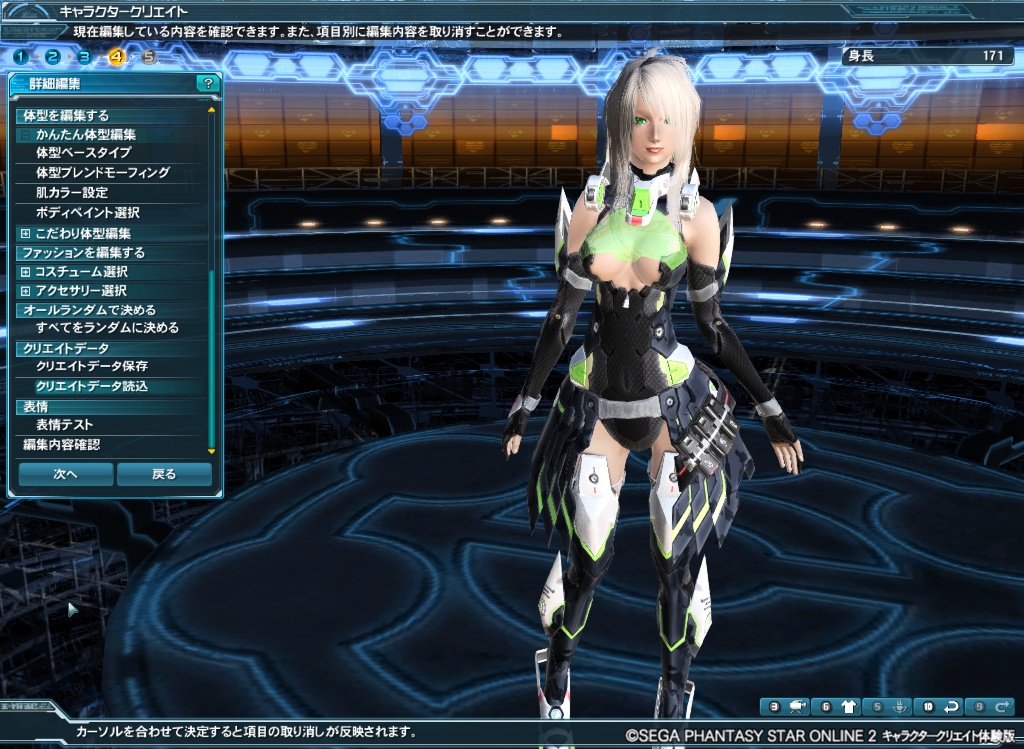This screenshot has height=749, width=1024.
Task: Select 肌カラー設定 skin color entry
Action: click(72, 193)
